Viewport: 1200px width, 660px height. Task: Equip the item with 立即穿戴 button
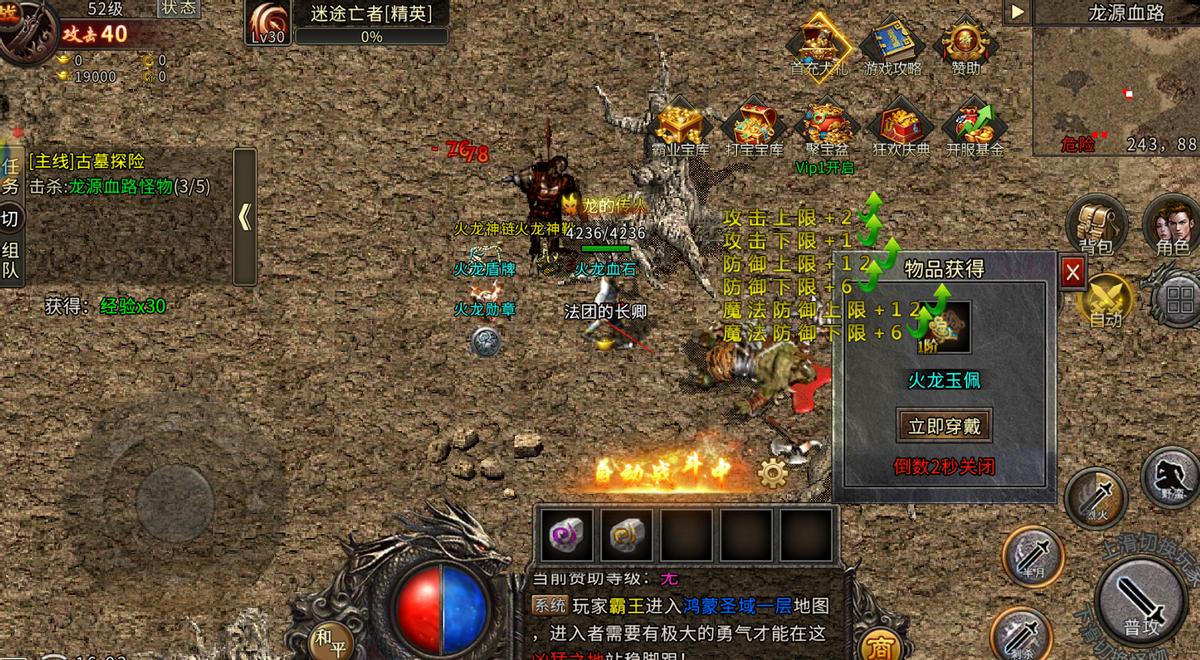944,425
